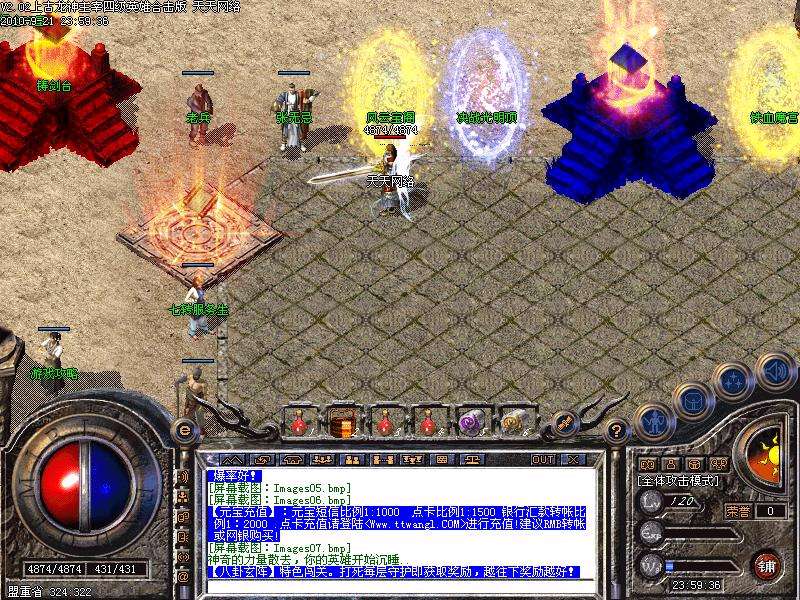Use the purple scroll belt slot

(470, 423)
